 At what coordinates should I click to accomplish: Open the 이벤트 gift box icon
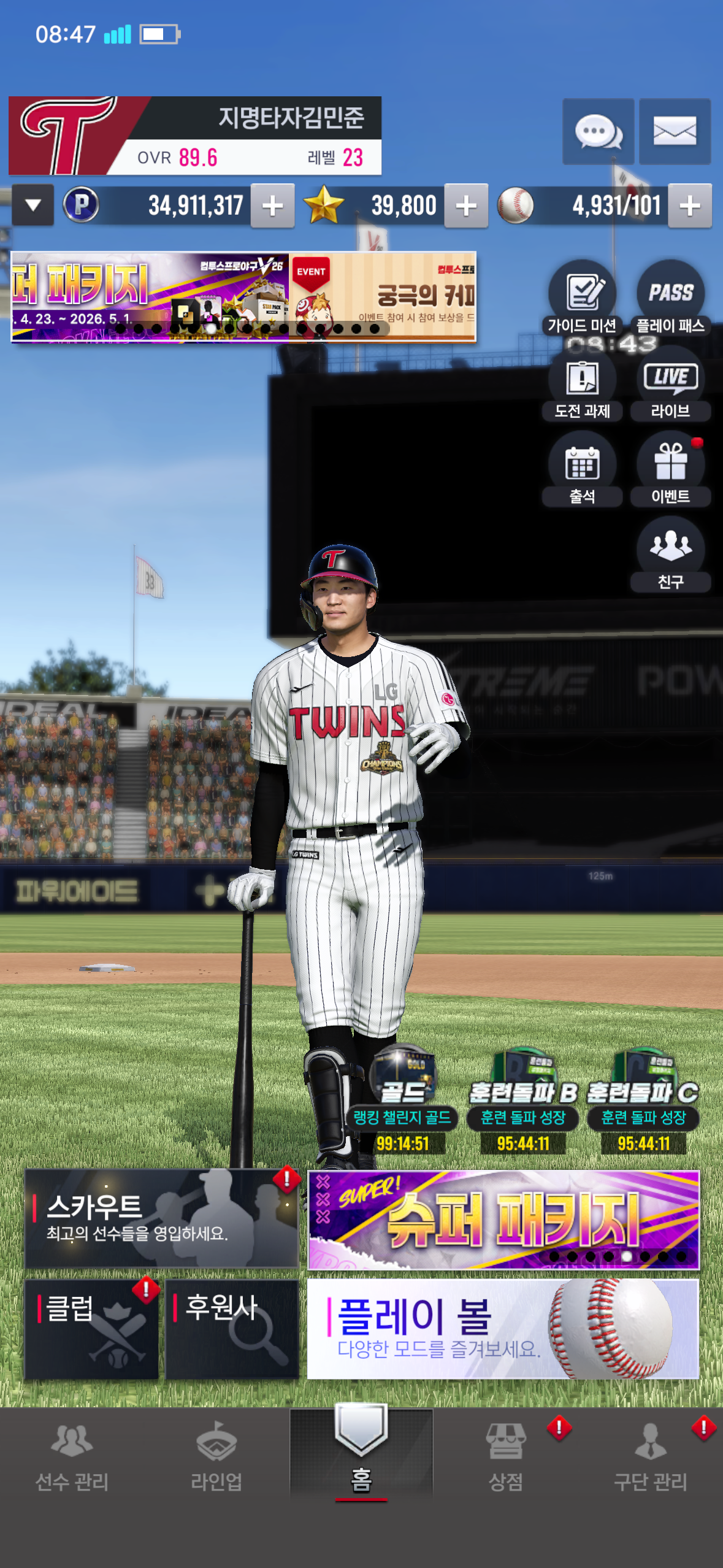[x=670, y=469]
